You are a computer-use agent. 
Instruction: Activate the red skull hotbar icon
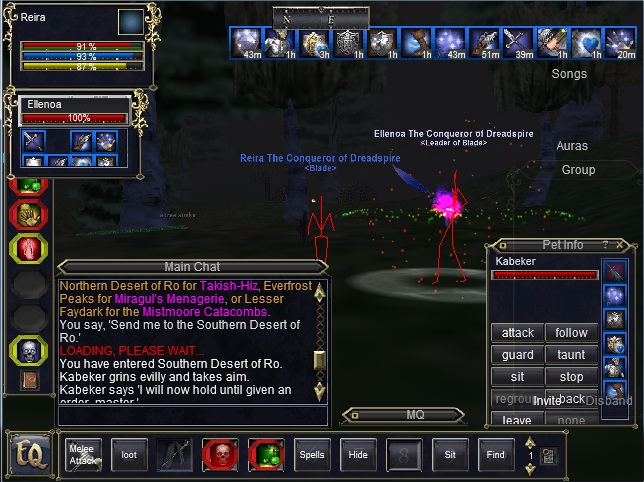(220, 454)
